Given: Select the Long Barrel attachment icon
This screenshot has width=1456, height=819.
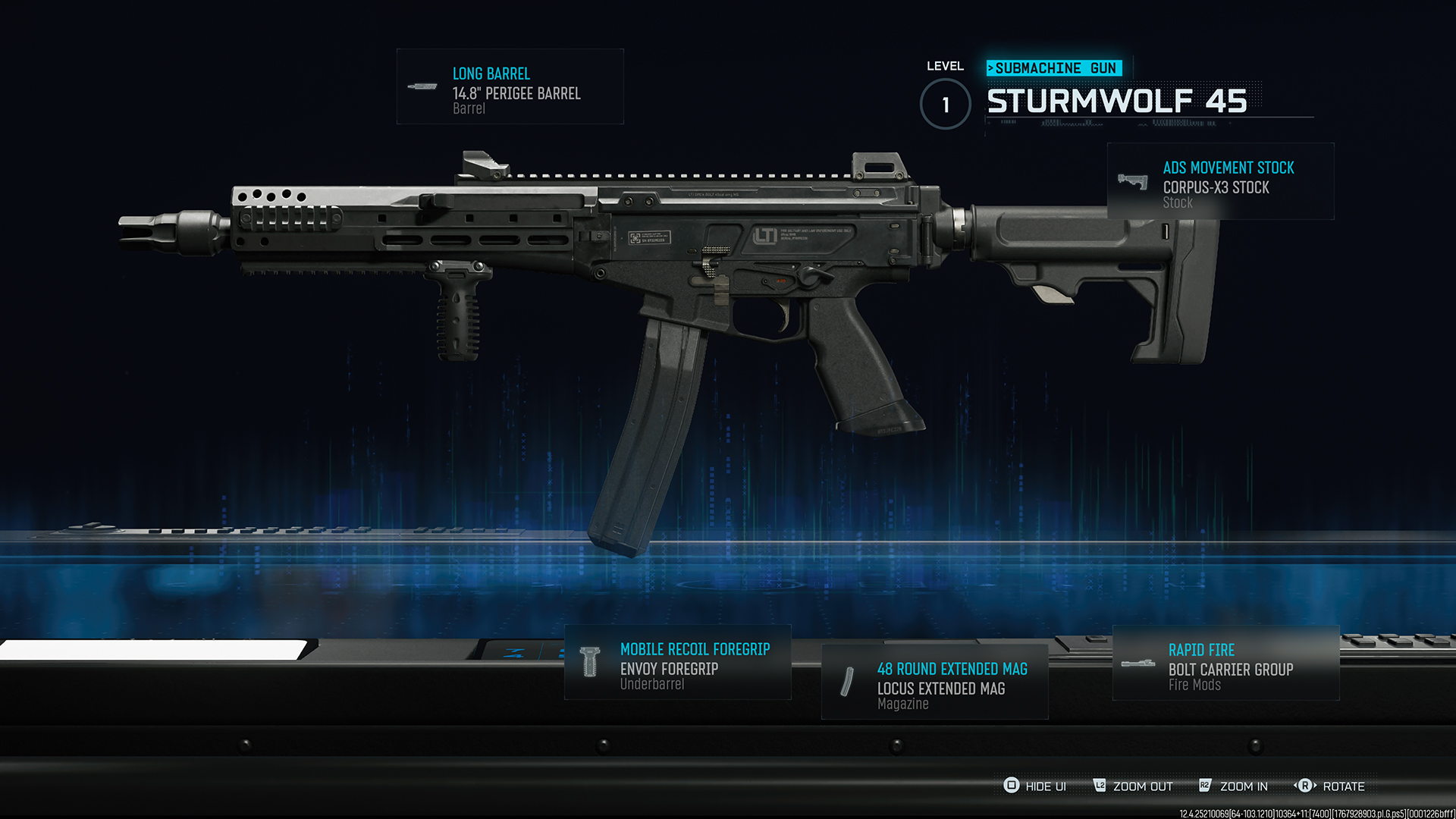Looking at the screenshot, I should 422,86.
